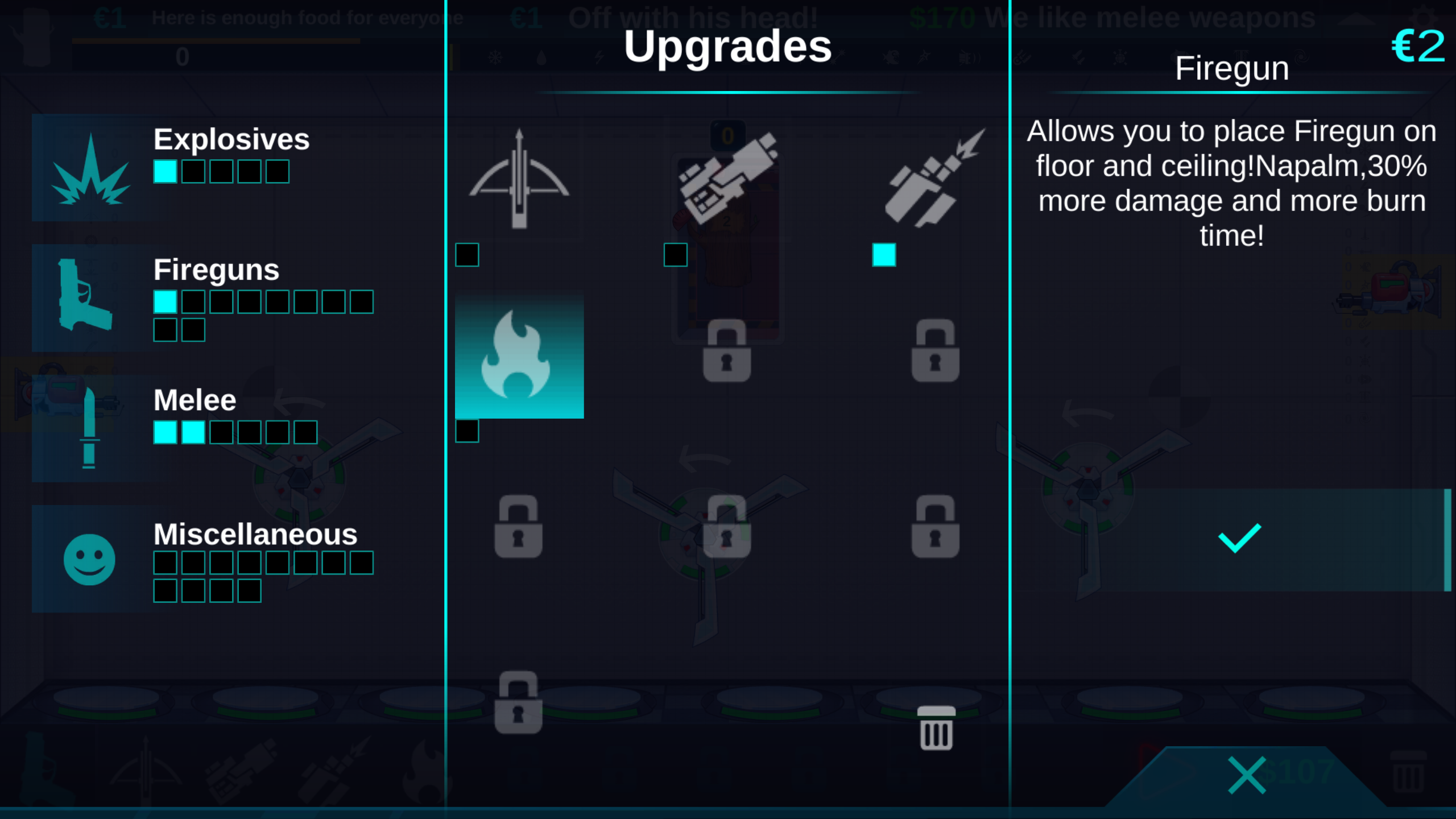Image resolution: width=1456 pixels, height=819 pixels.
Task: Click the Fireguns progress bar squares
Action: [x=262, y=303]
